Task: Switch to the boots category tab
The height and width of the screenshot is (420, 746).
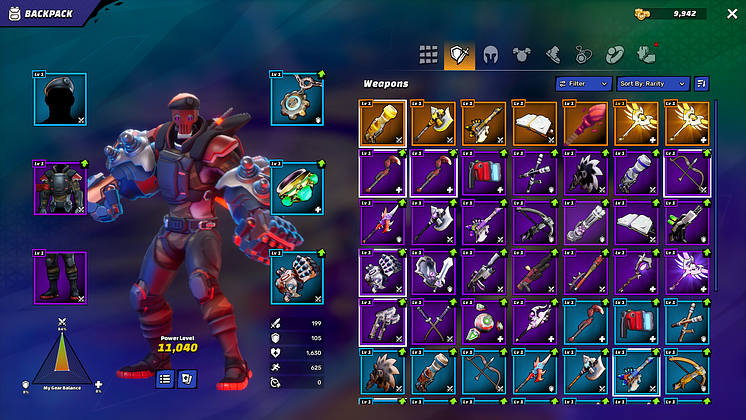Action: click(552, 54)
